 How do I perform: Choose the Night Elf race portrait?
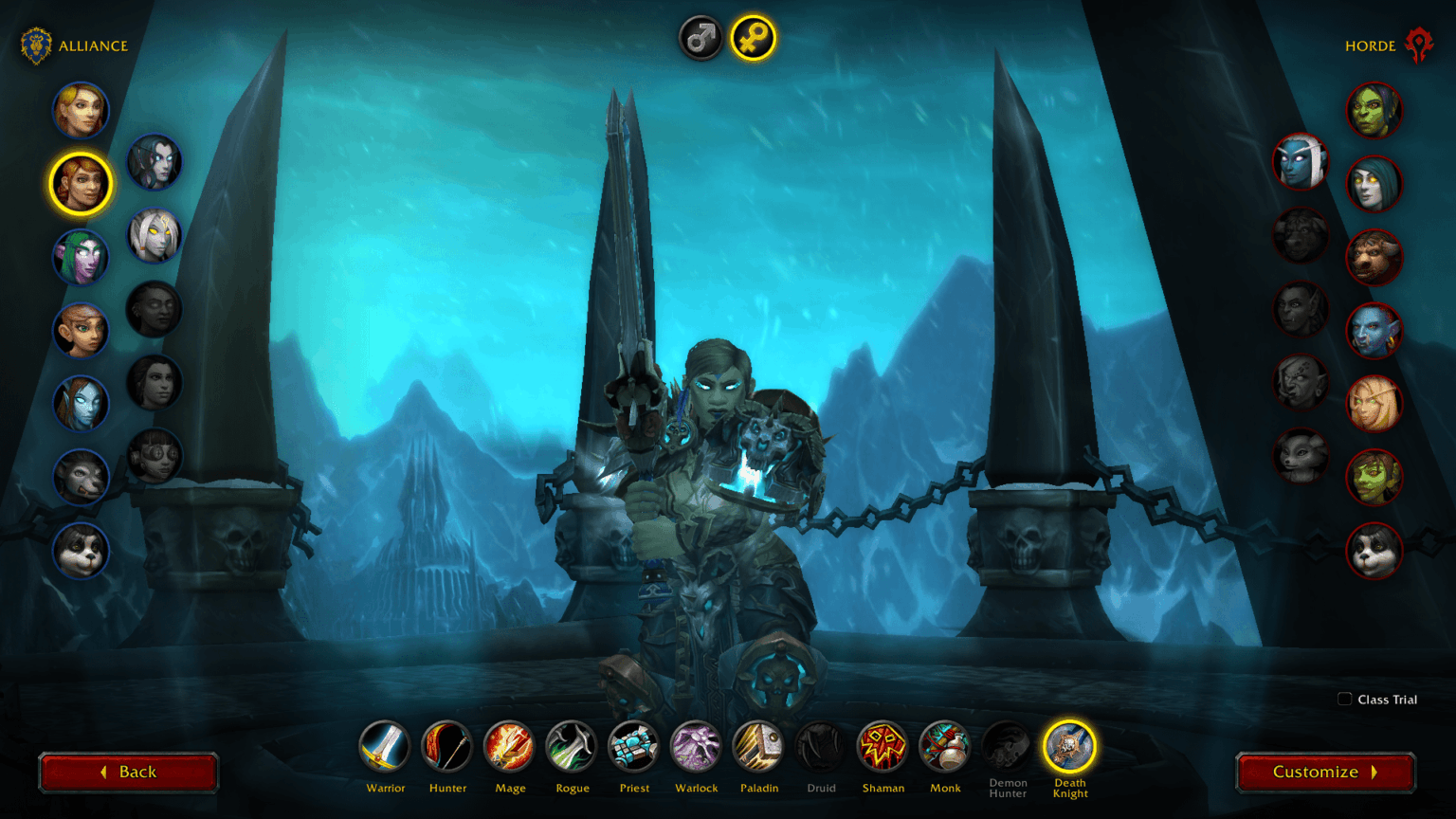[81, 257]
